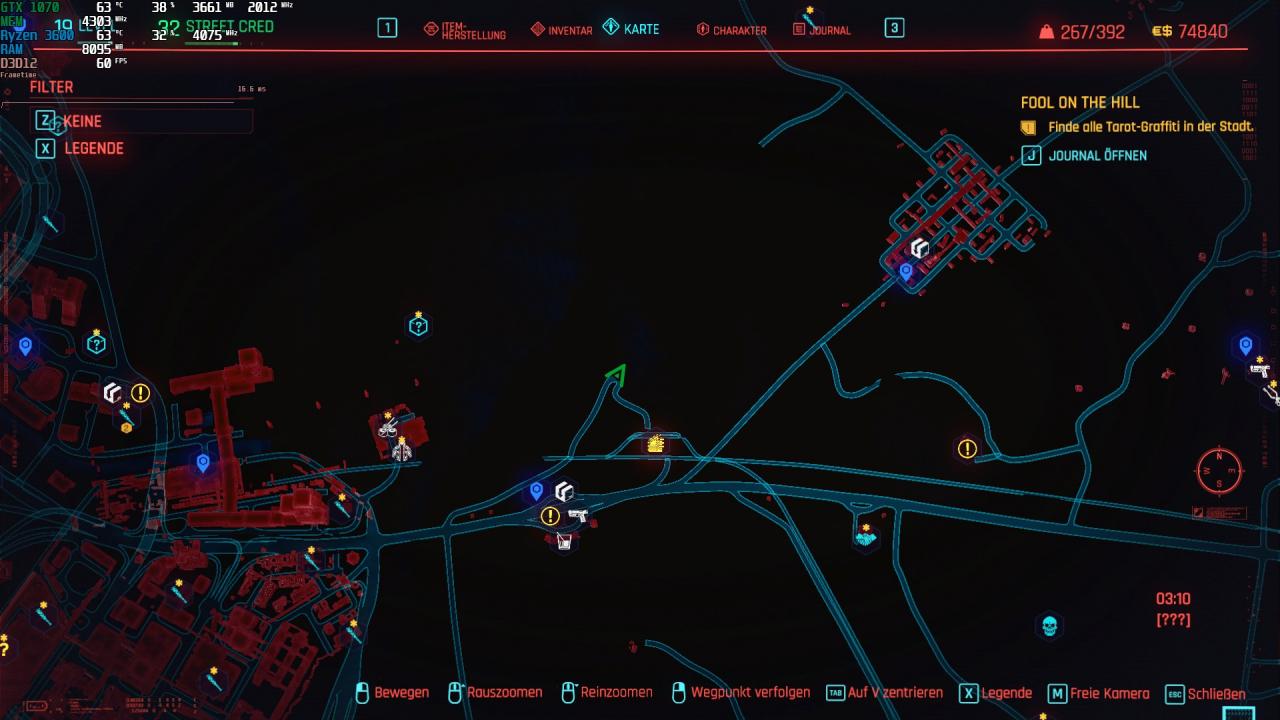Click the town's blue fast-travel pin
This screenshot has width=1280, height=720.
(906, 271)
